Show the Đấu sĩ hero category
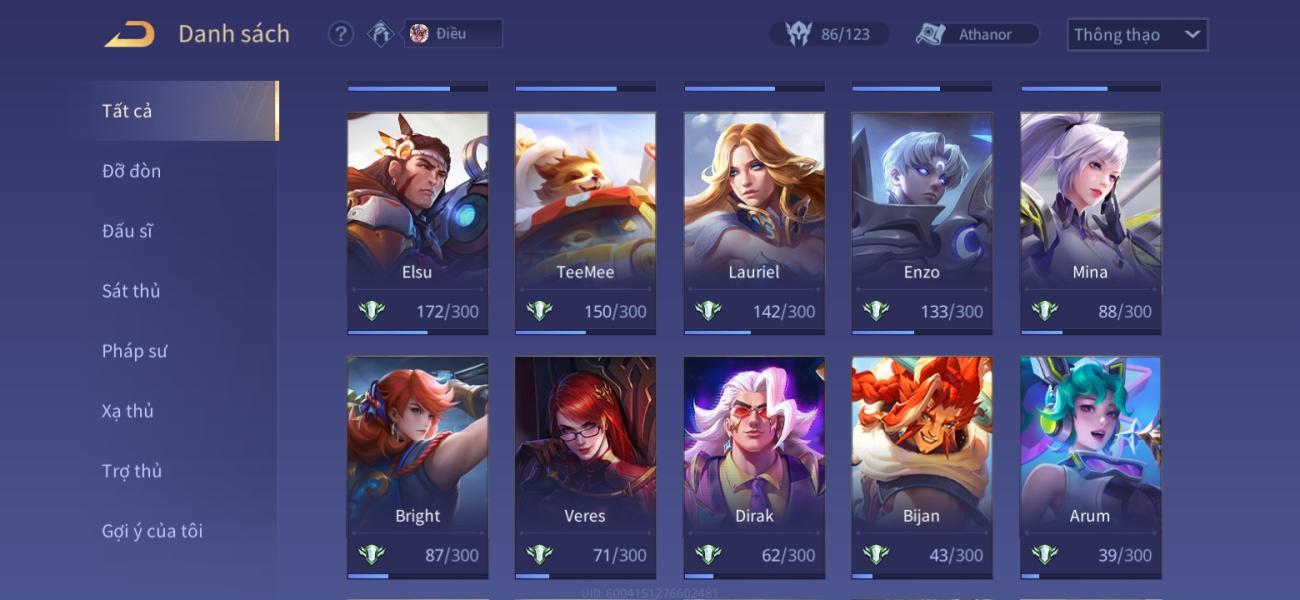Image resolution: width=1300 pixels, height=600 pixels. [x=127, y=231]
